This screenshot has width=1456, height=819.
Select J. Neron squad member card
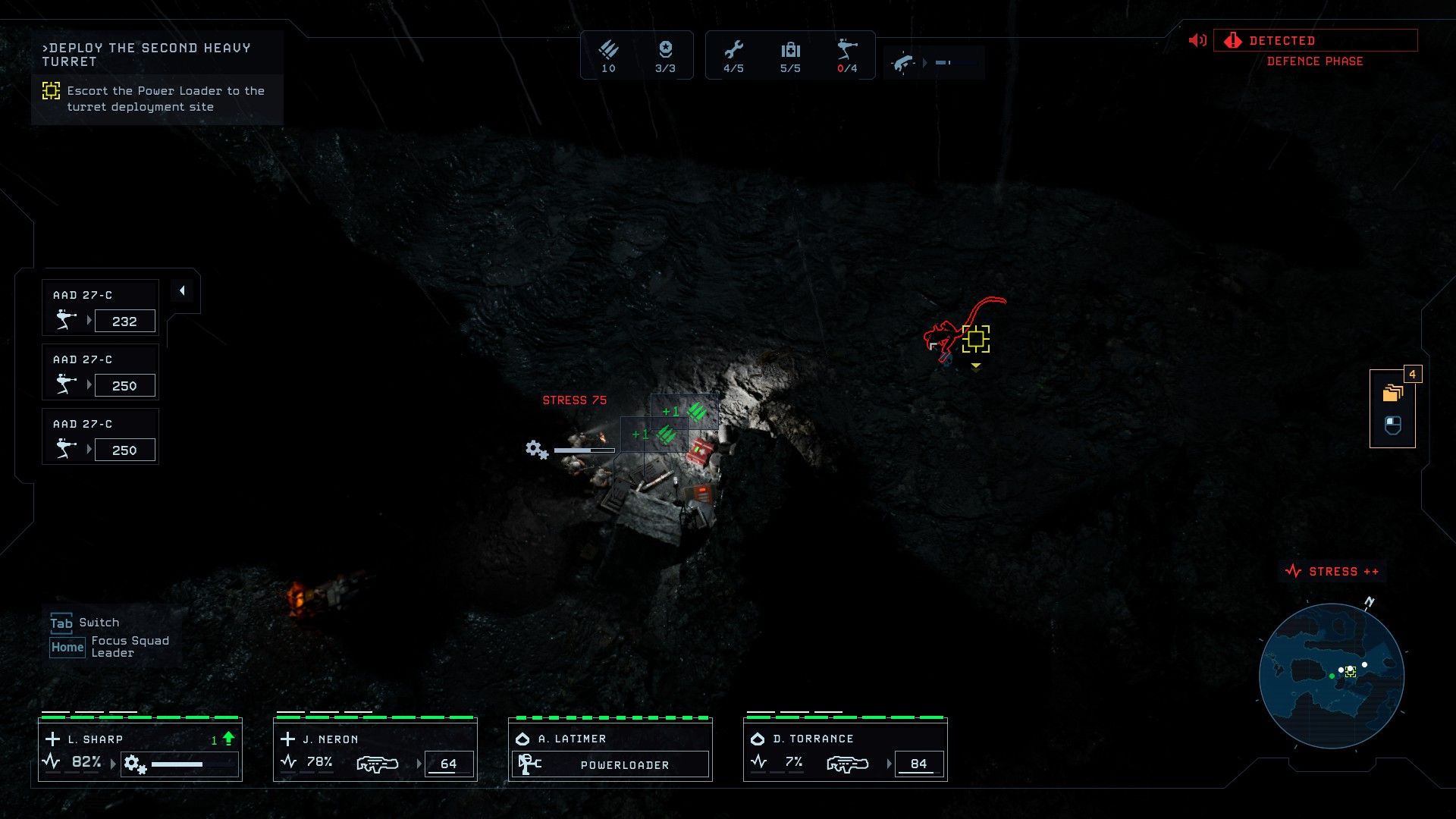pos(375,751)
